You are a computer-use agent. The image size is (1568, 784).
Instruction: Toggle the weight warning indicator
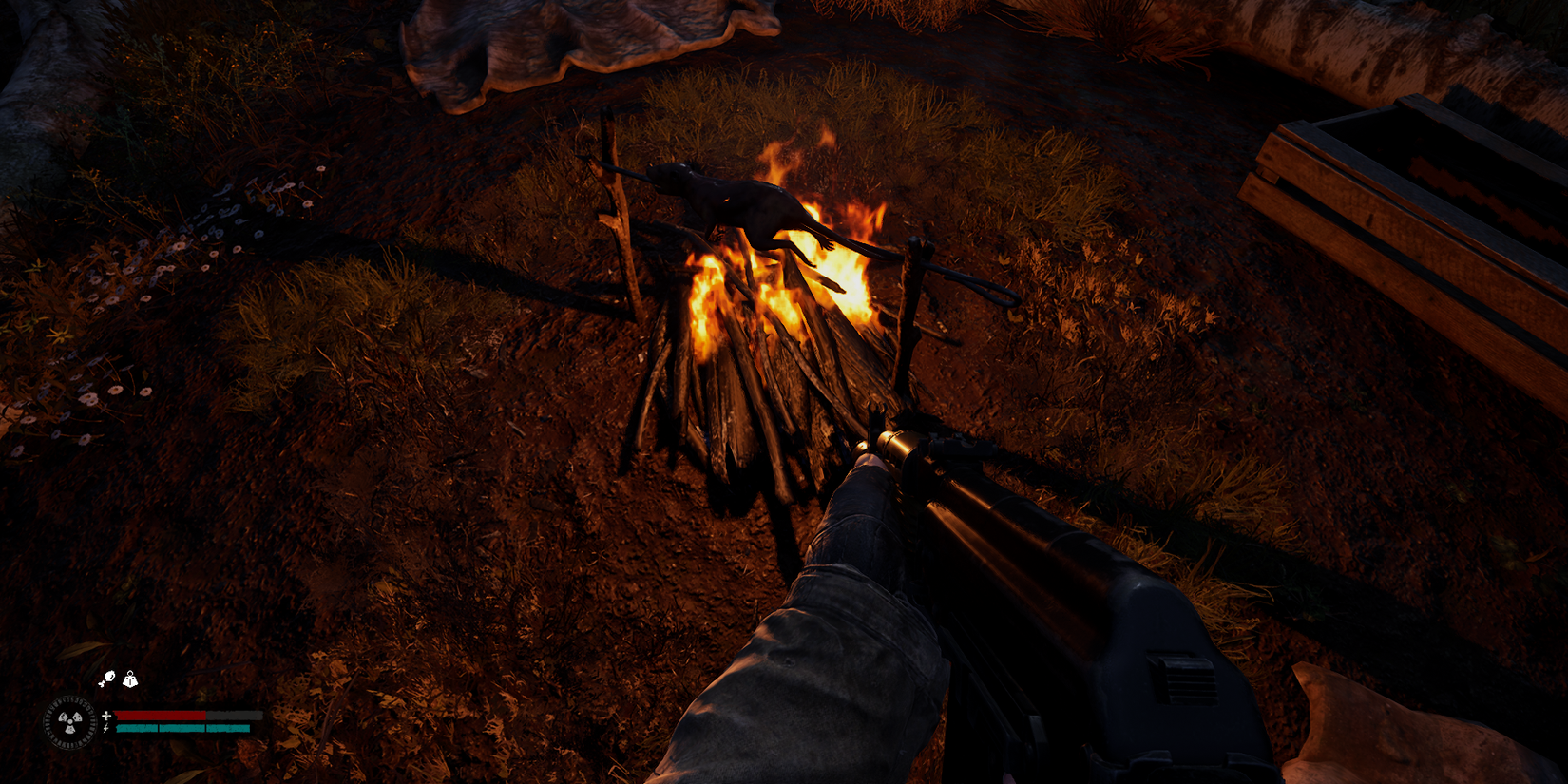point(128,679)
